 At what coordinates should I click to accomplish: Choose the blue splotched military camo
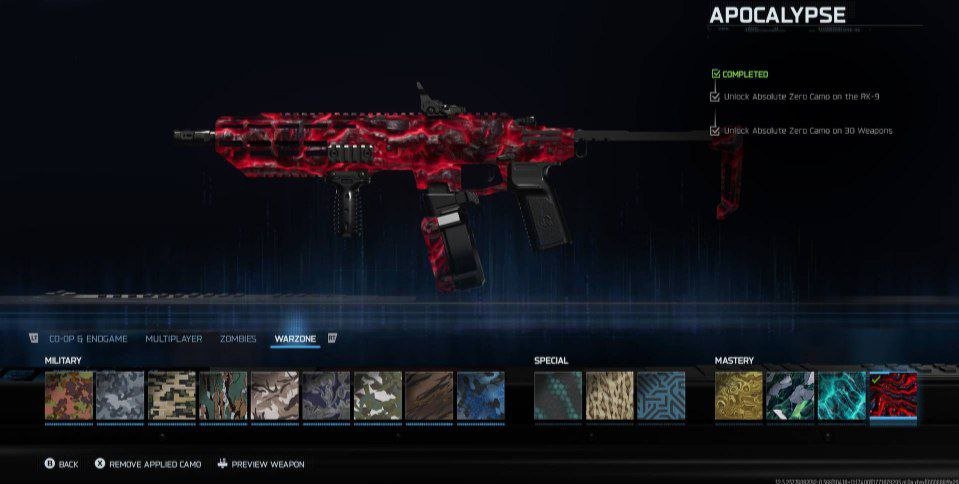(x=481, y=395)
